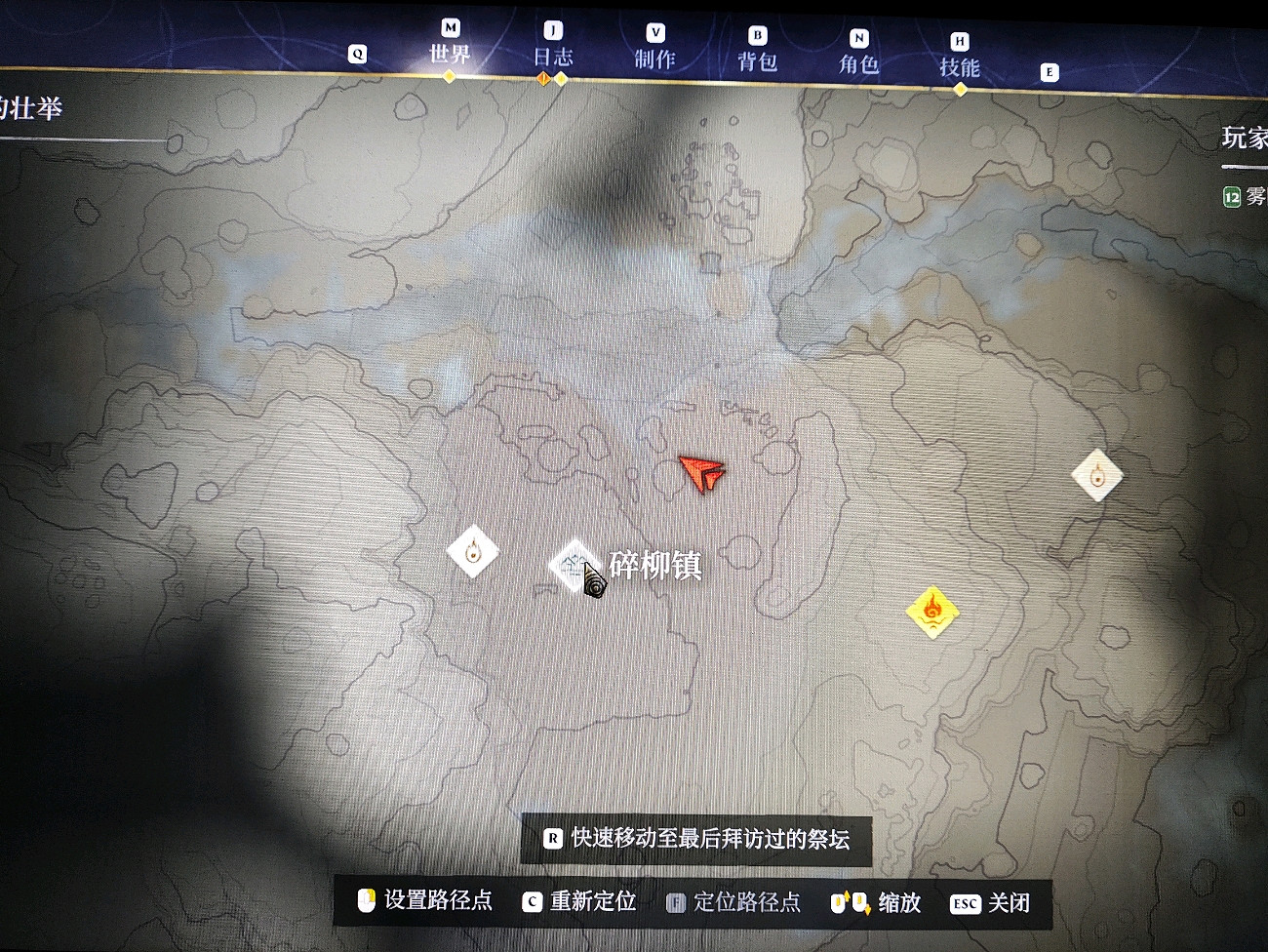The image size is (1268, 952).
Task: Click the Q key tab-cycle indicator
Action: pos(357,56)
